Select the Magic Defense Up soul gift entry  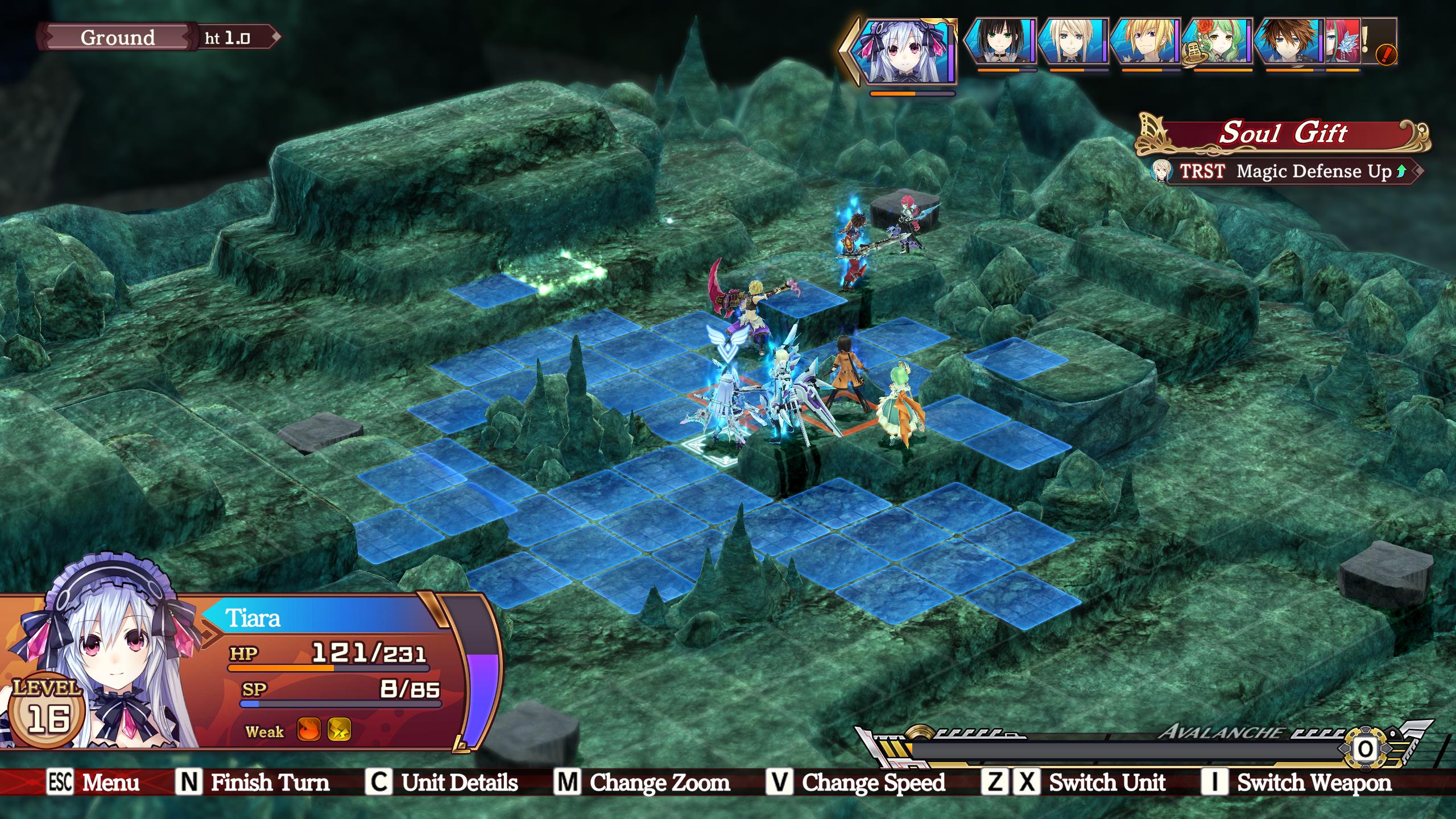click(1285, 171)
